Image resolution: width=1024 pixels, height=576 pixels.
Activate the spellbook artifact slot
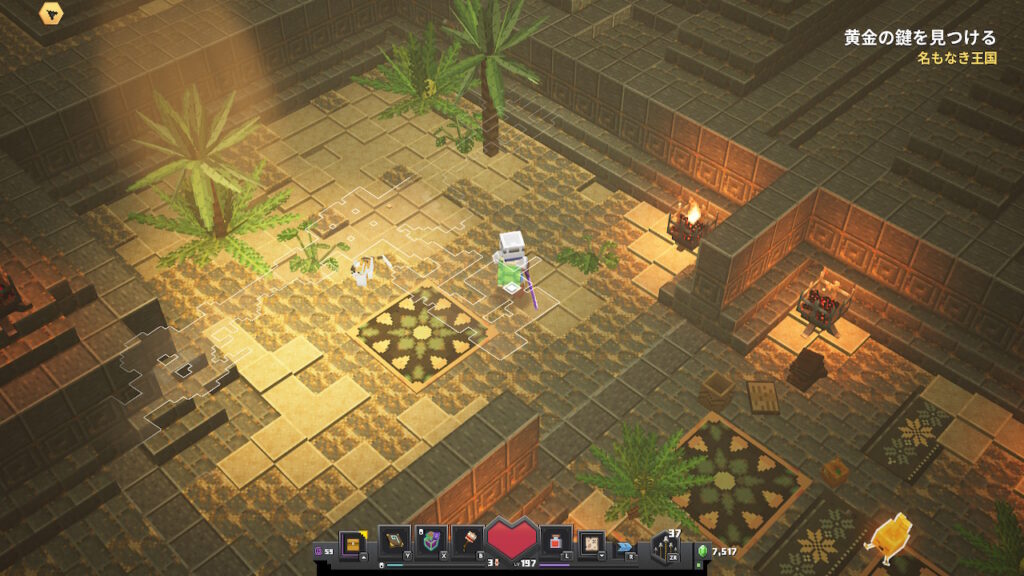click(x=394, y=542)
